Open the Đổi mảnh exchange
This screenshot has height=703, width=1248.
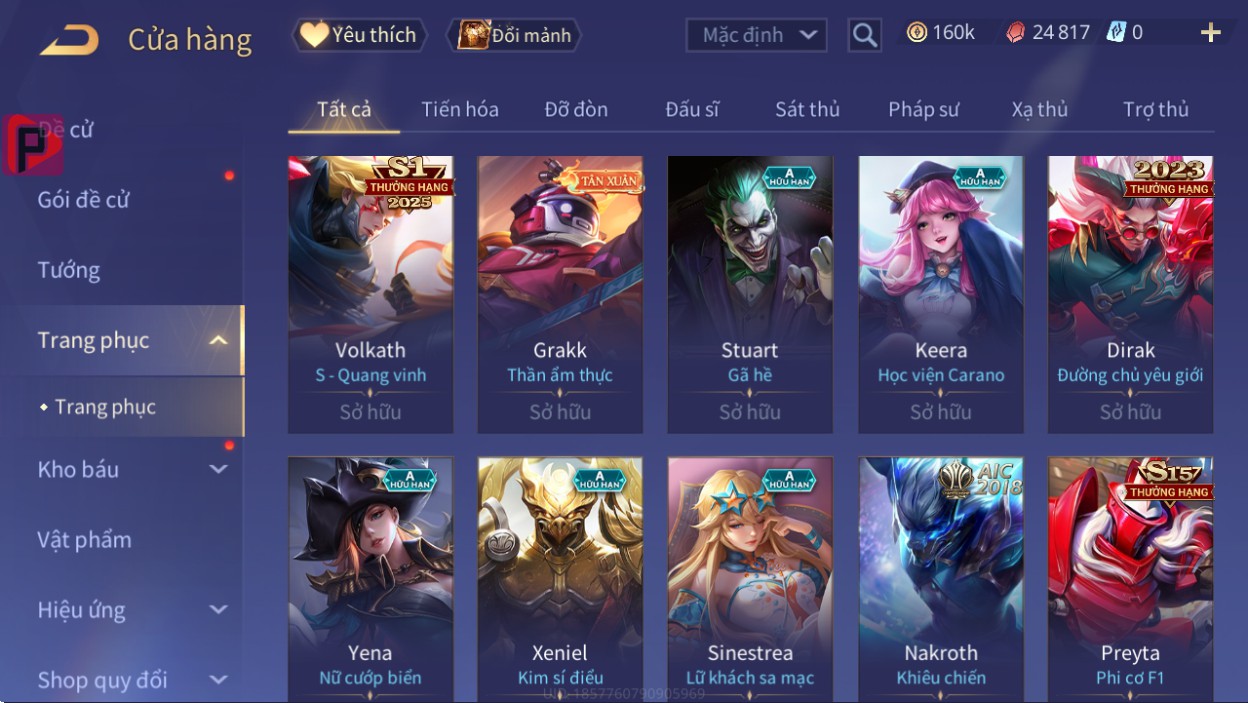pos(515,35)
